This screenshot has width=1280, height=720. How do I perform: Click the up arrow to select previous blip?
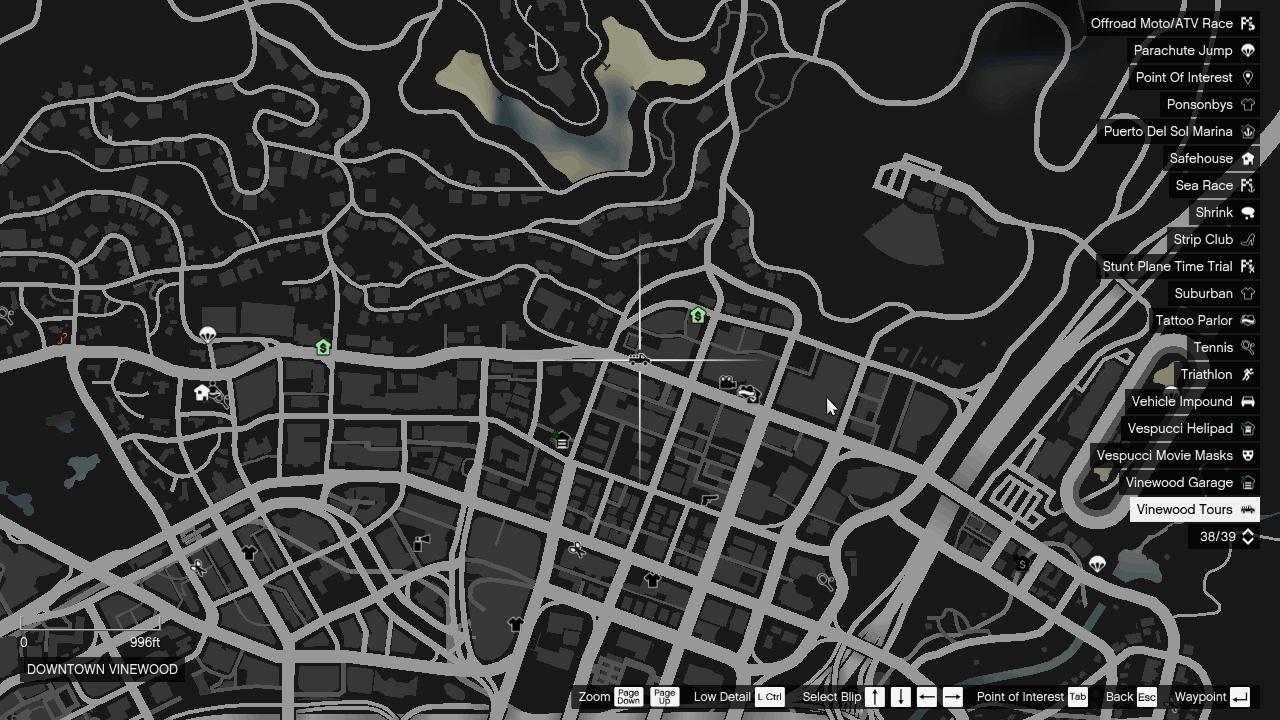coord(873,697)
